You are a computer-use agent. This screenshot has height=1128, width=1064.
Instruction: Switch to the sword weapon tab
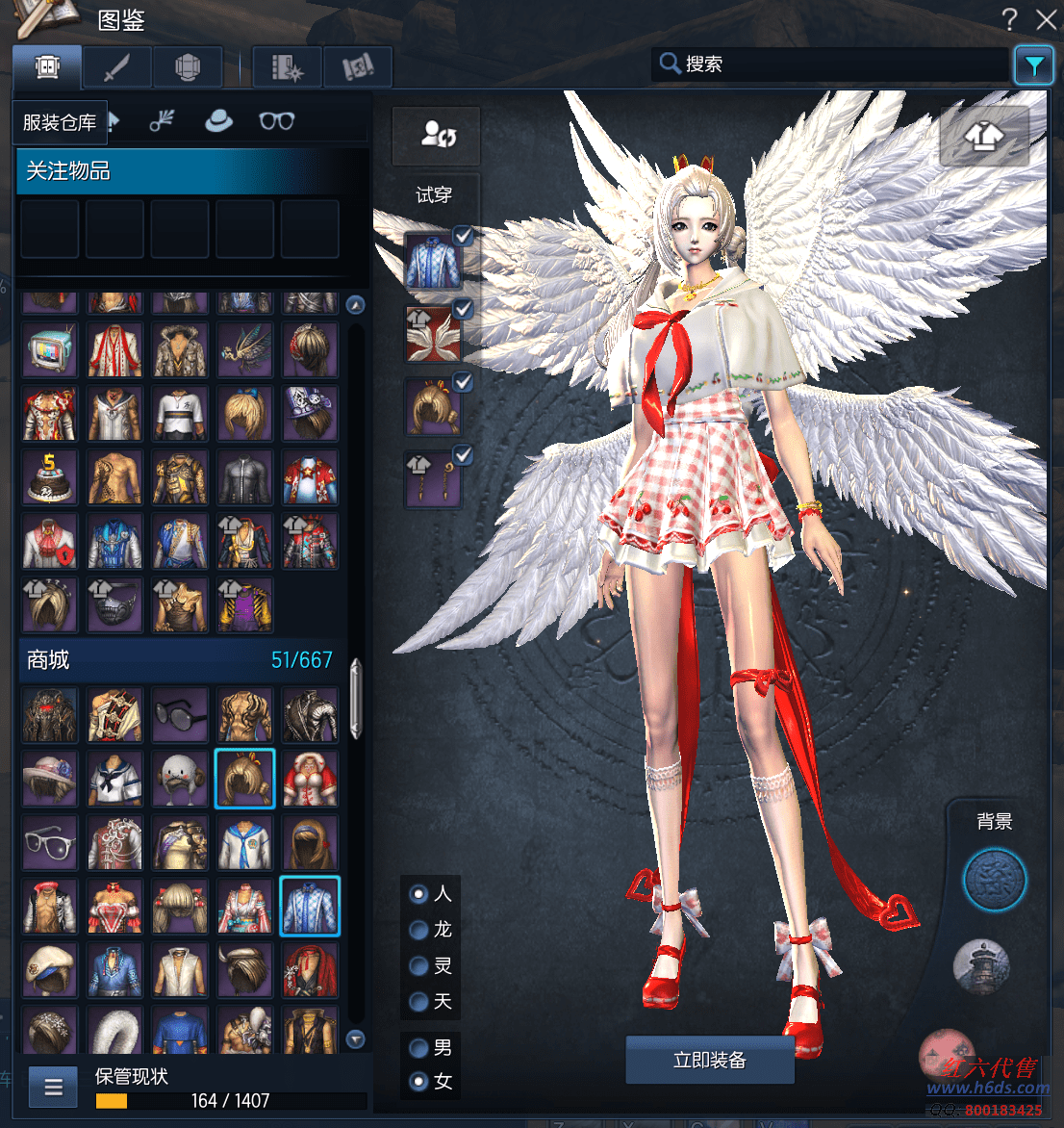pyautogui.click(x=116, y=67)
